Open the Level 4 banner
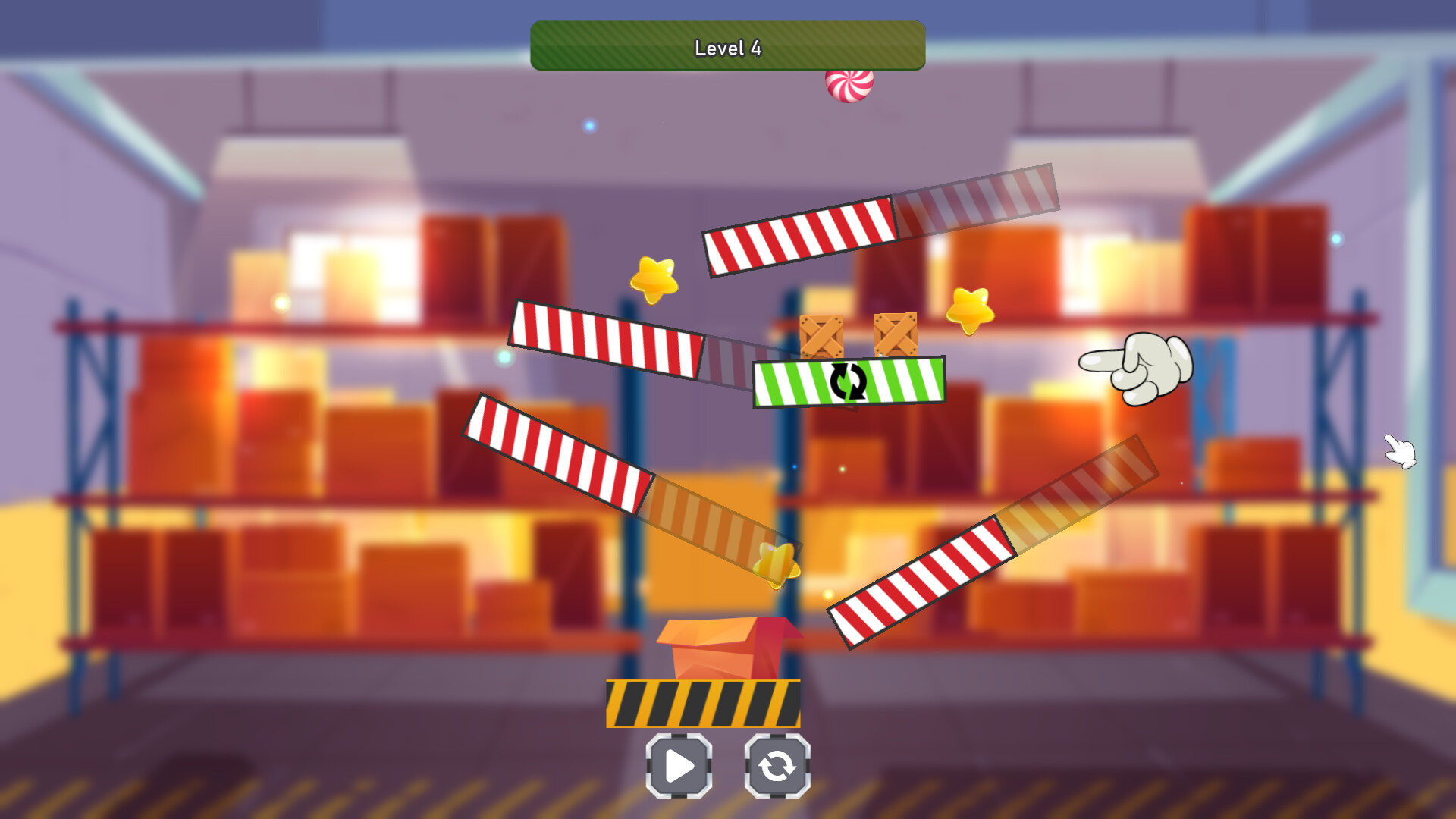 coord(727,46)
